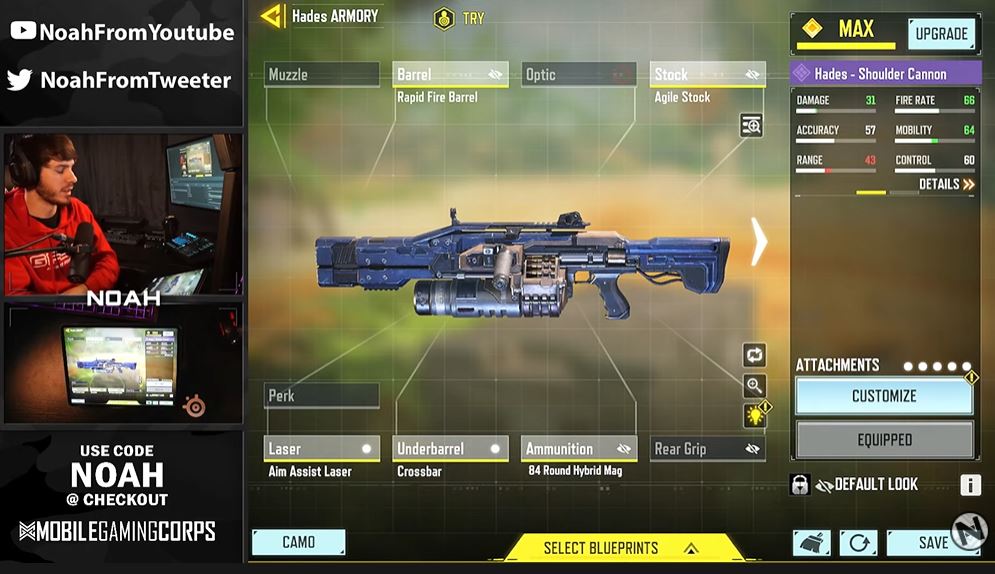The height and width of the screenshot is (574, 995).
Task: Open the Muzzle attachment slot
Action: pos(321,75)
